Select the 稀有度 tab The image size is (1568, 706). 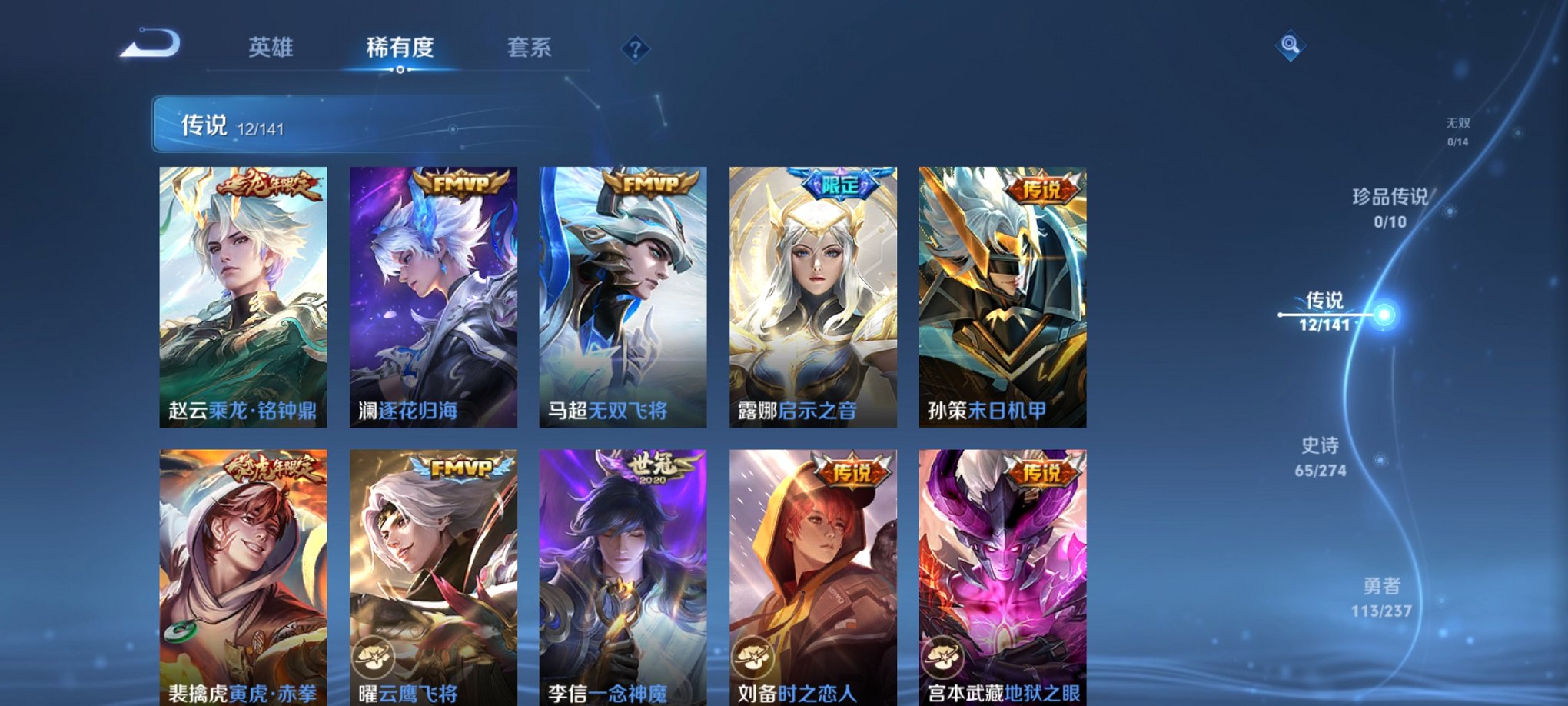400,48
